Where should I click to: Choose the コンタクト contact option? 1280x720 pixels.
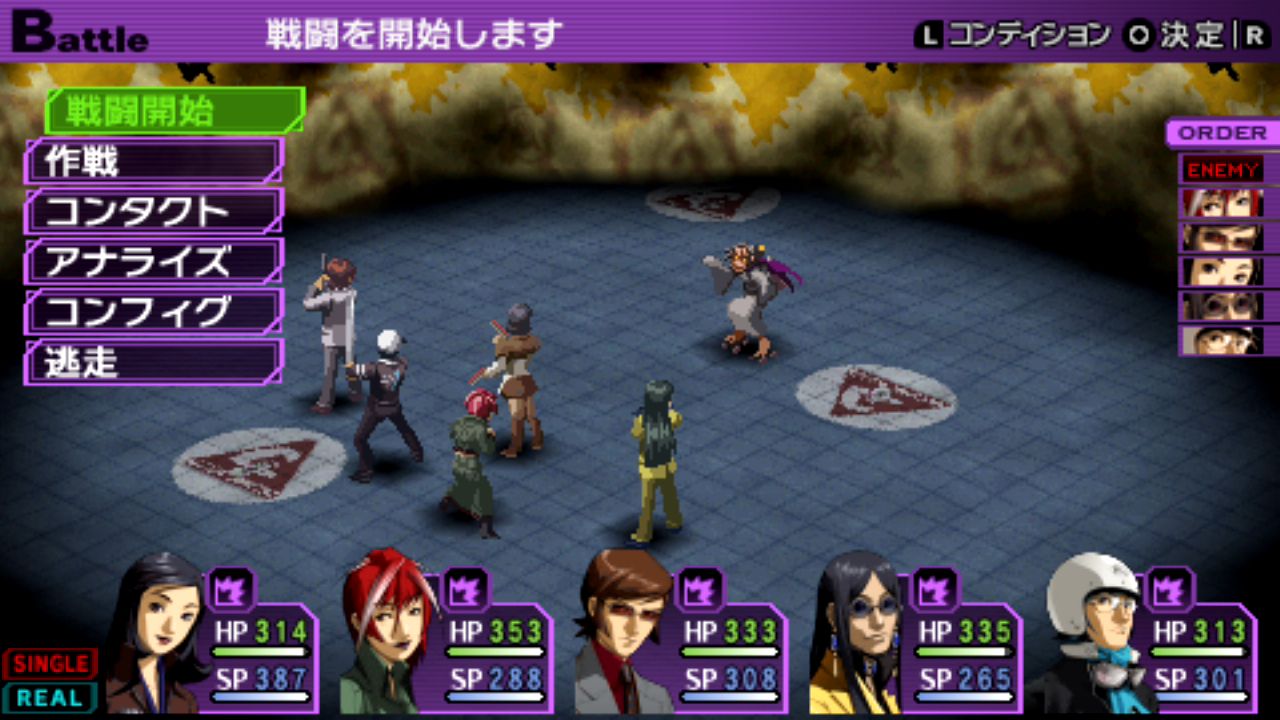(153, 211)
